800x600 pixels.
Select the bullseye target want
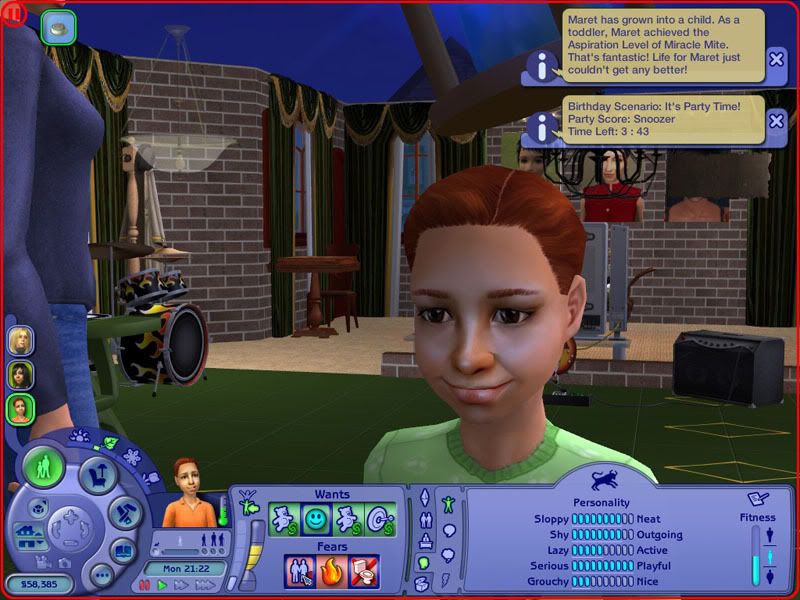(x=381, y=519)
